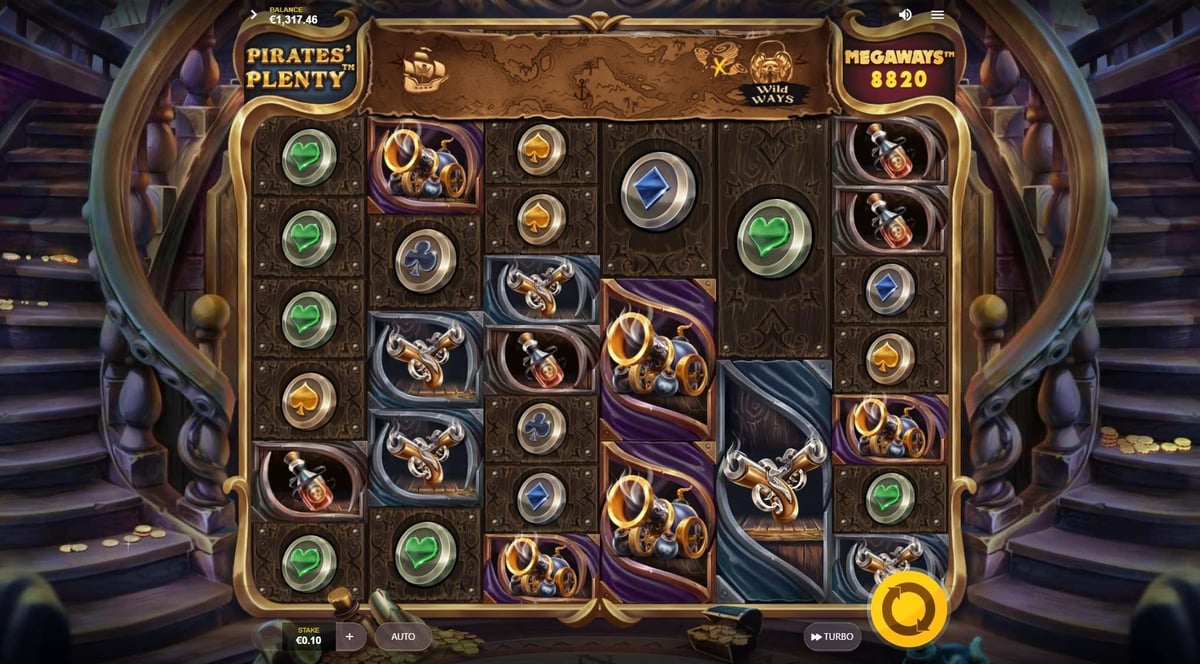The width and height of the screenshot is (1200, 664).
Task: Mute the game sound
Action: (x=905, y=15)
